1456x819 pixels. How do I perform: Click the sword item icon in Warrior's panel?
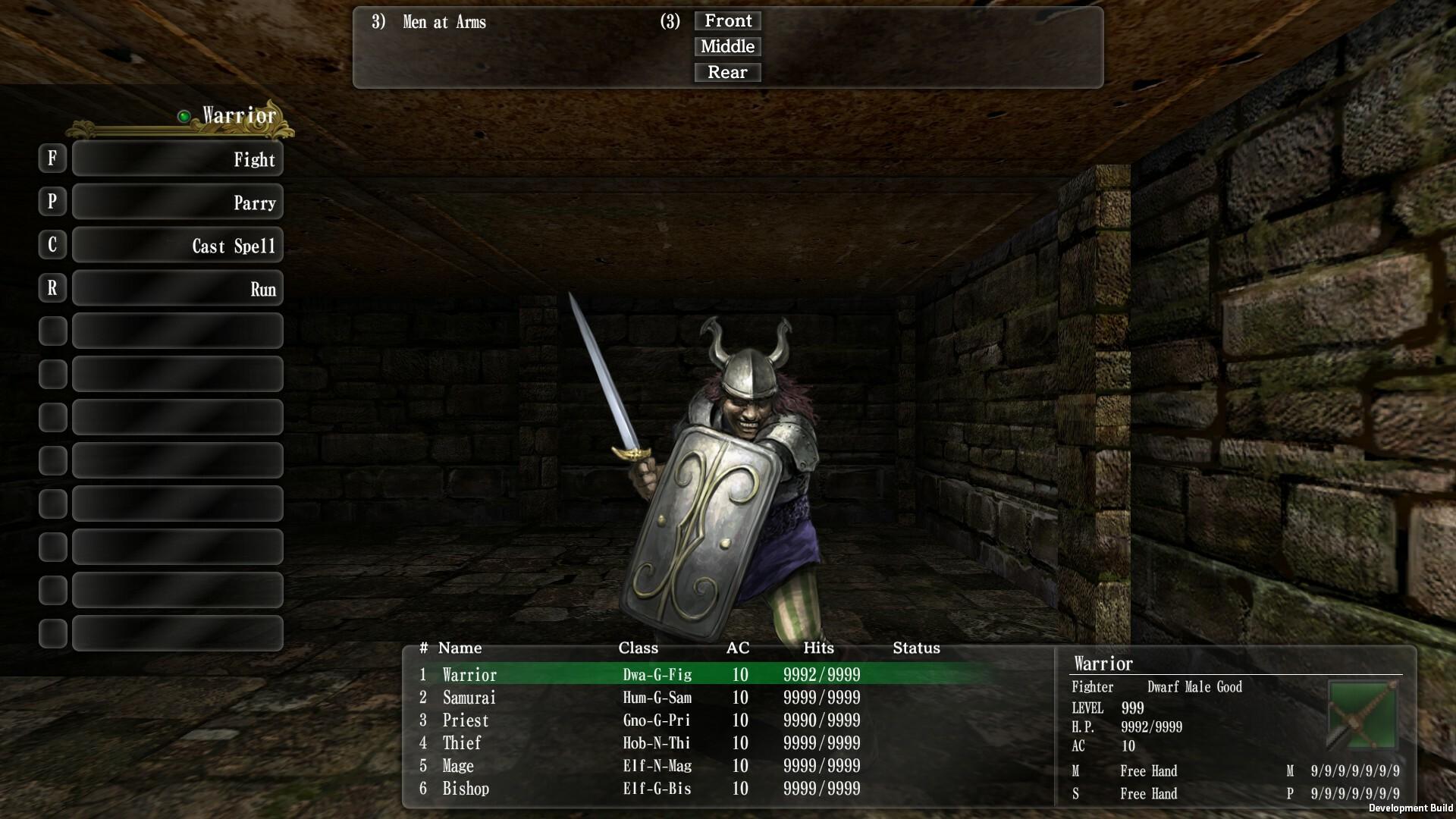1361,716
